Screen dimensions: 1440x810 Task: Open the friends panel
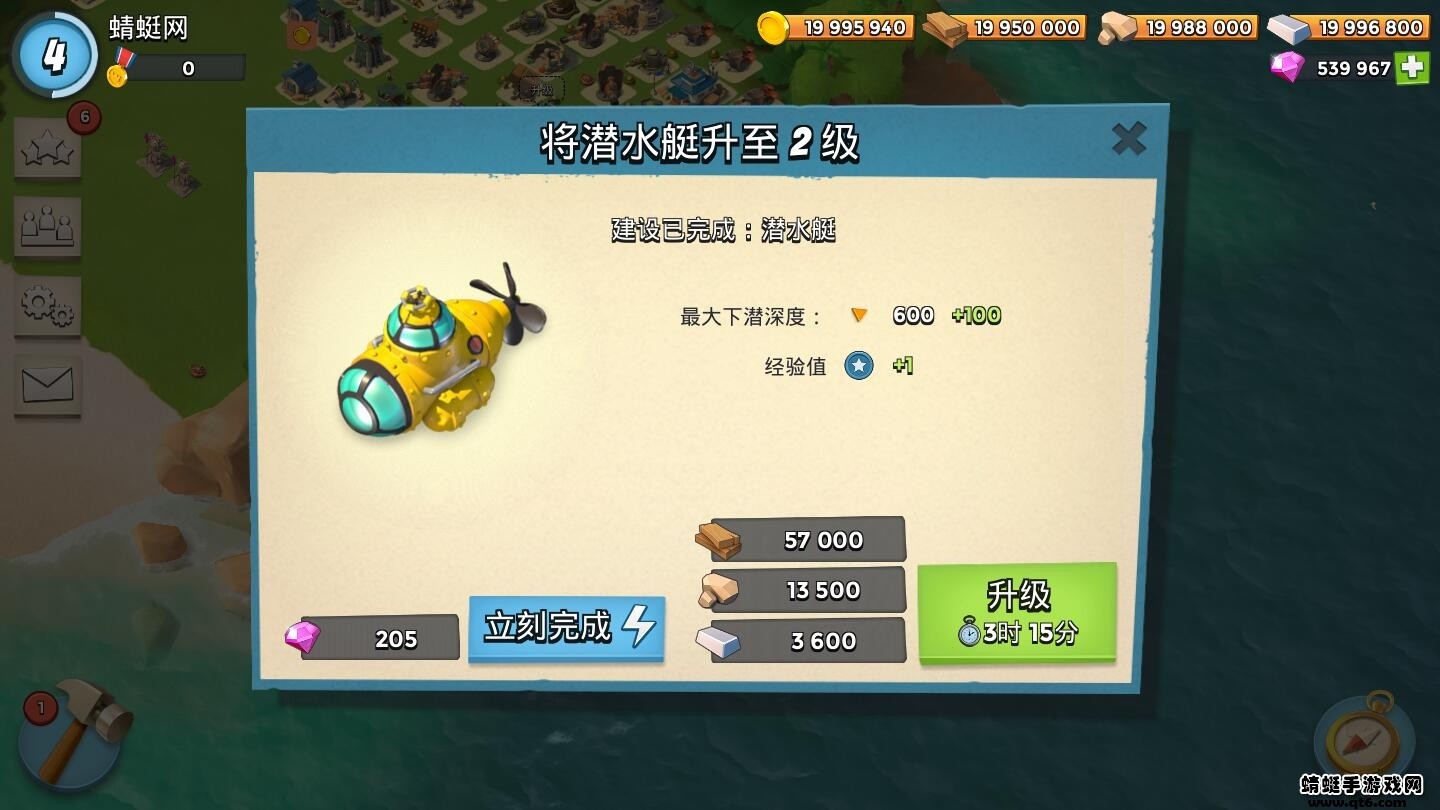tap(47, 227)
